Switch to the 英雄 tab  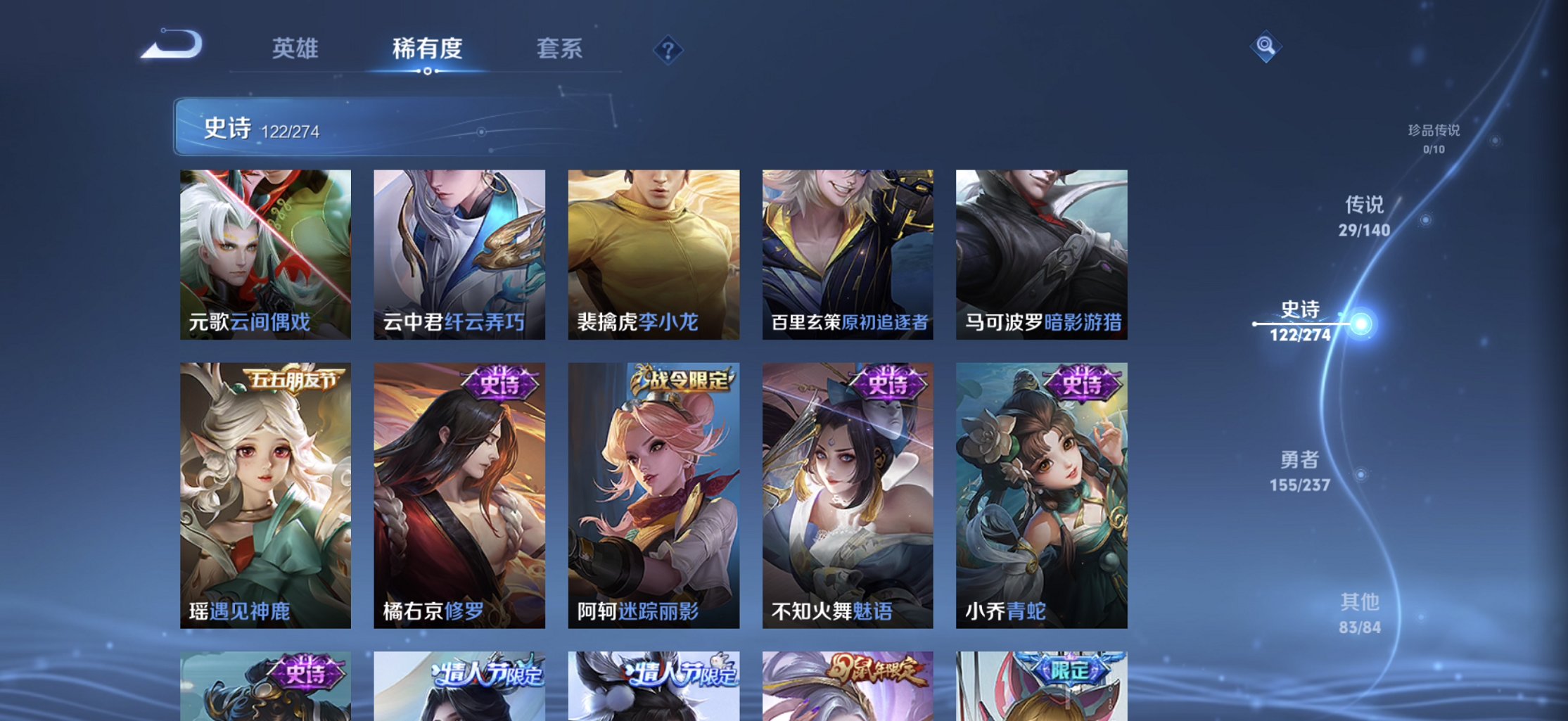295,49
